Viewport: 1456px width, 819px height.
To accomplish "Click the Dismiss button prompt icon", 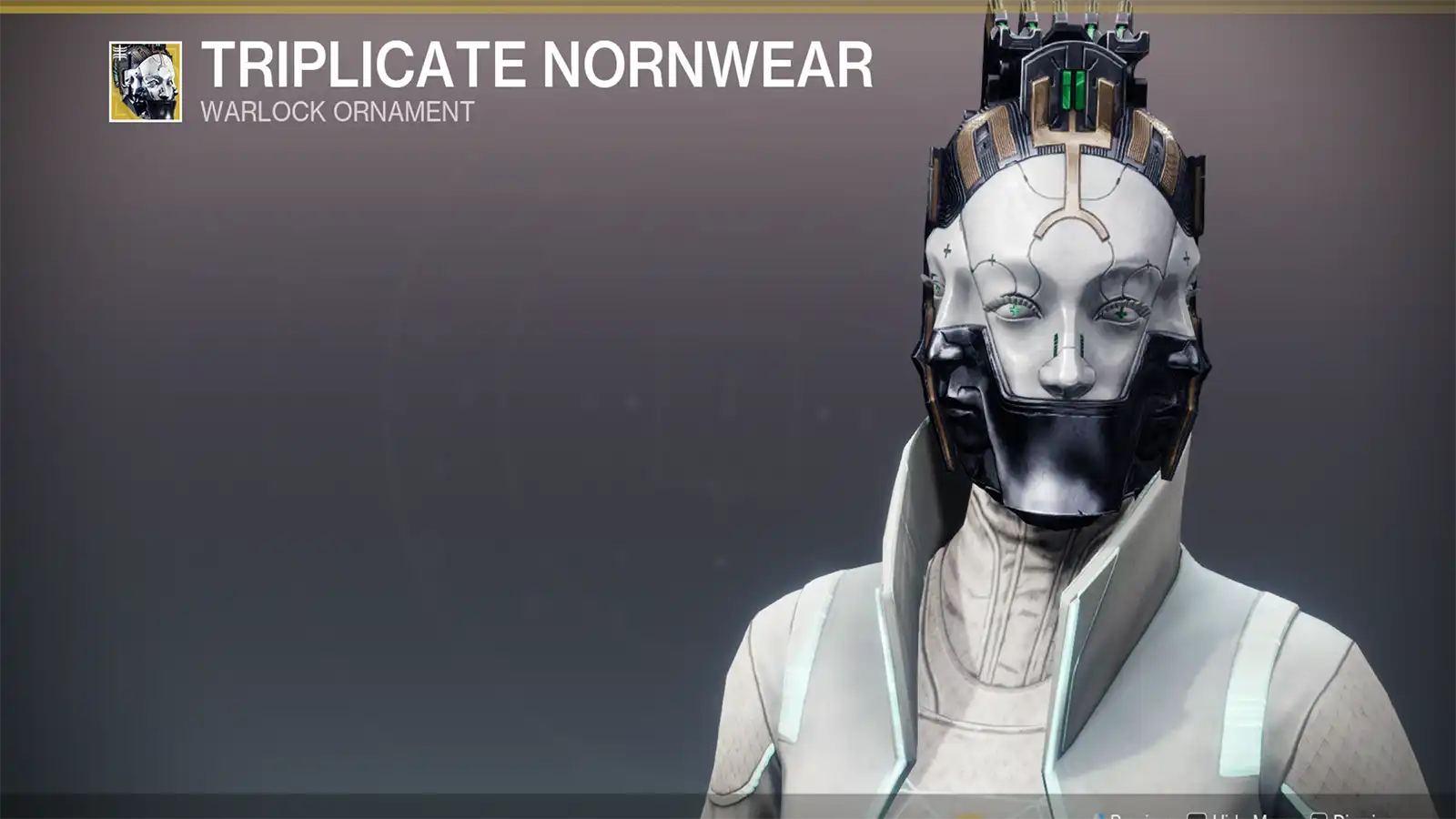I will point(1319,815).
